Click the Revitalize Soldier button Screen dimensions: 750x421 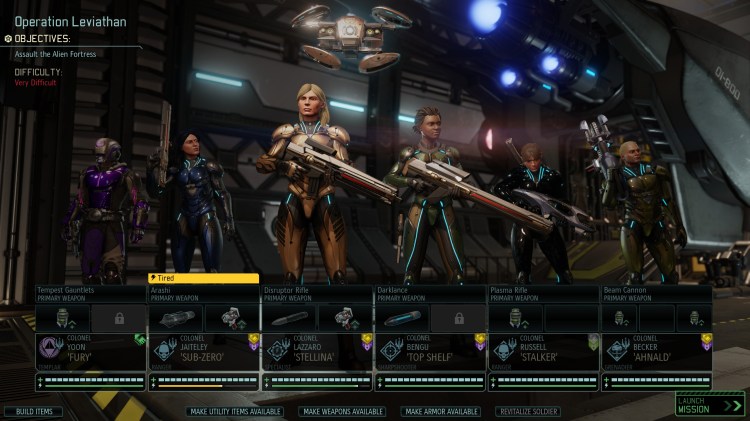click(527, 411)
